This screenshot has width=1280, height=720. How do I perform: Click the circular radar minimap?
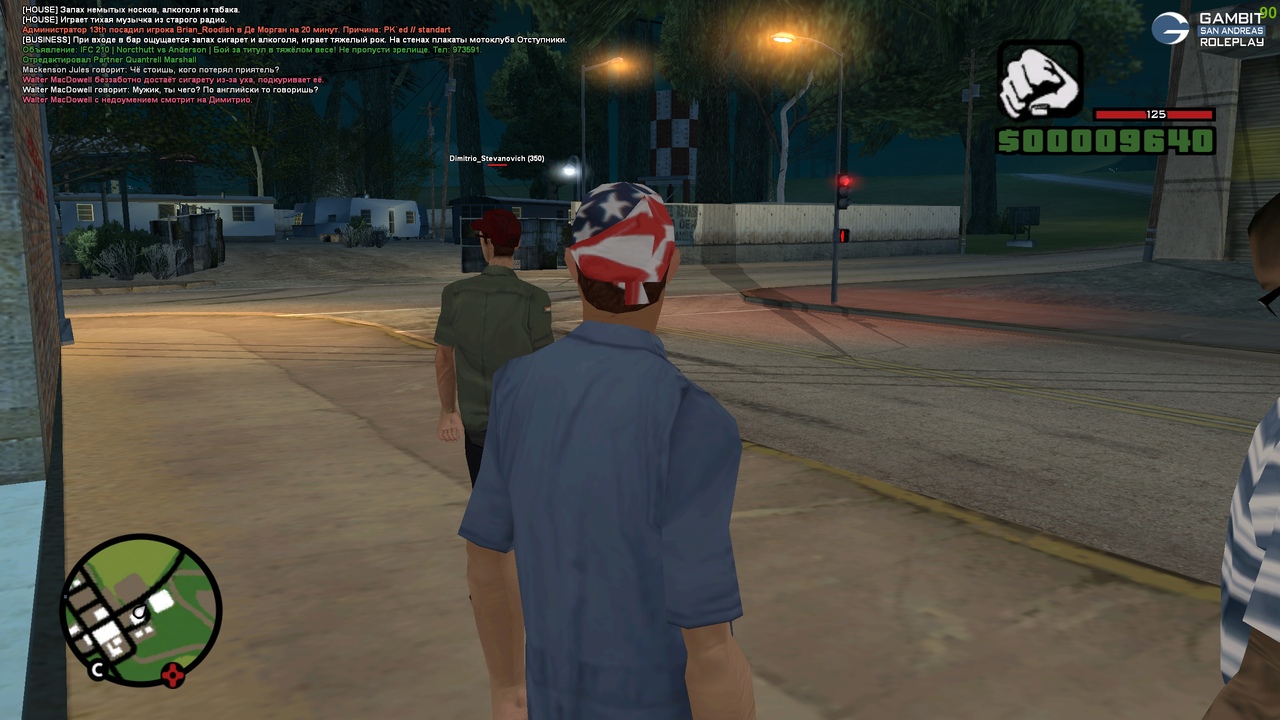[x=140, y=609]
